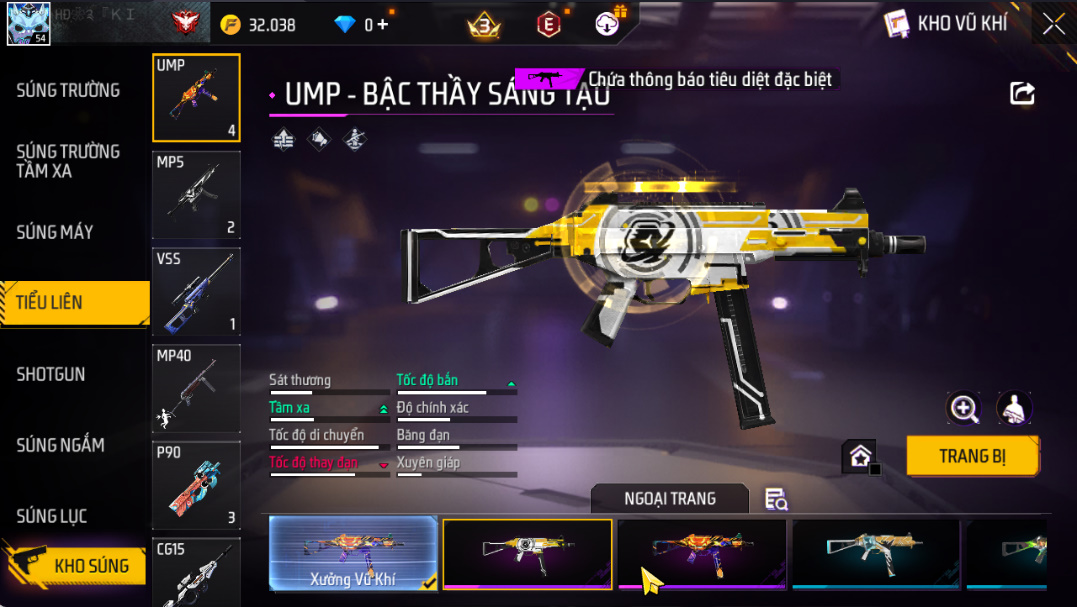Select the Xưởng Vũ Khí skin thumbnail

tap(353, 553)
